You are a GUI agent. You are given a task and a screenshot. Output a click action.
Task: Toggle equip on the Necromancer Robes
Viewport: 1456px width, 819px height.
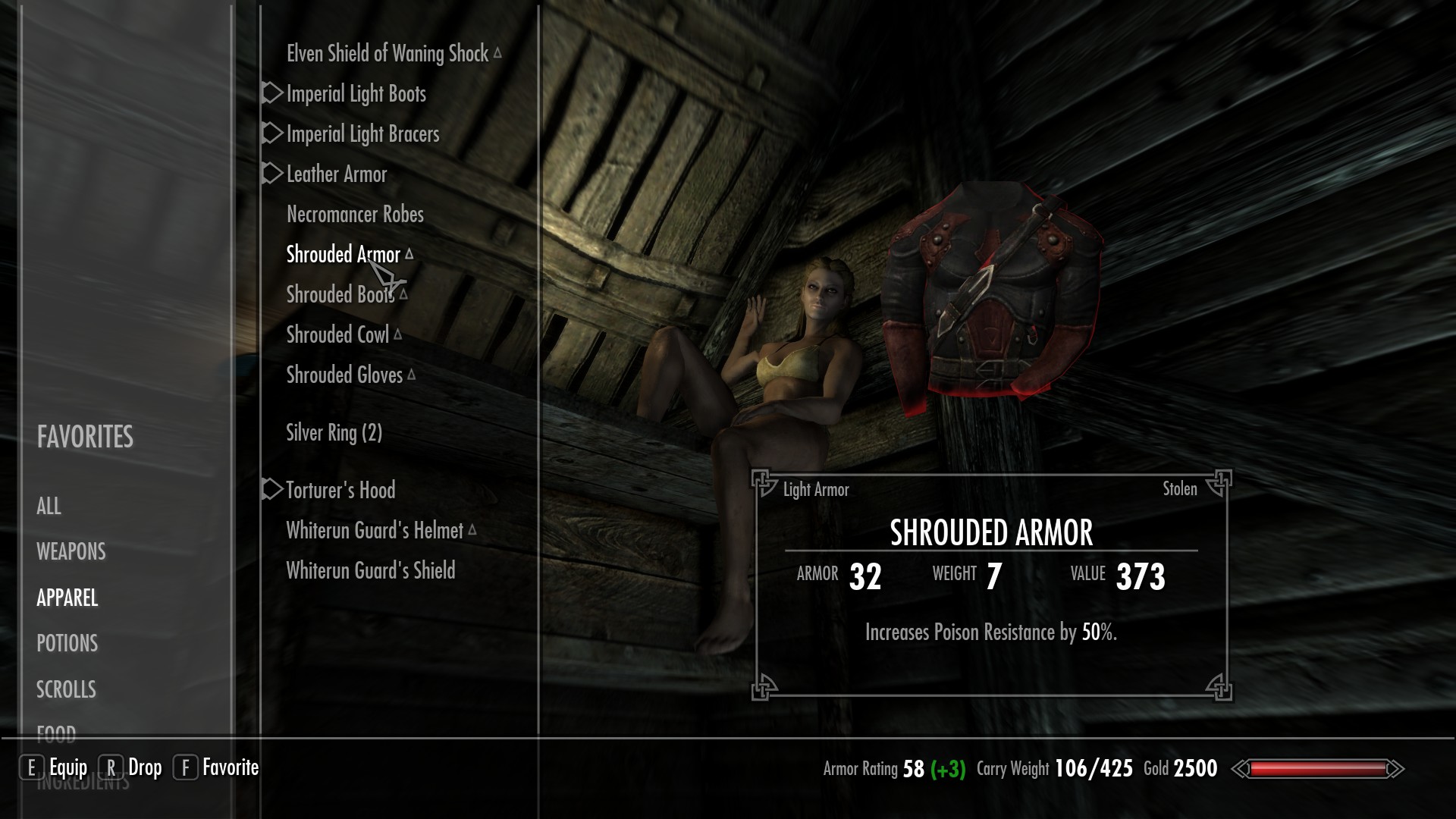click(x=354, y=215)
